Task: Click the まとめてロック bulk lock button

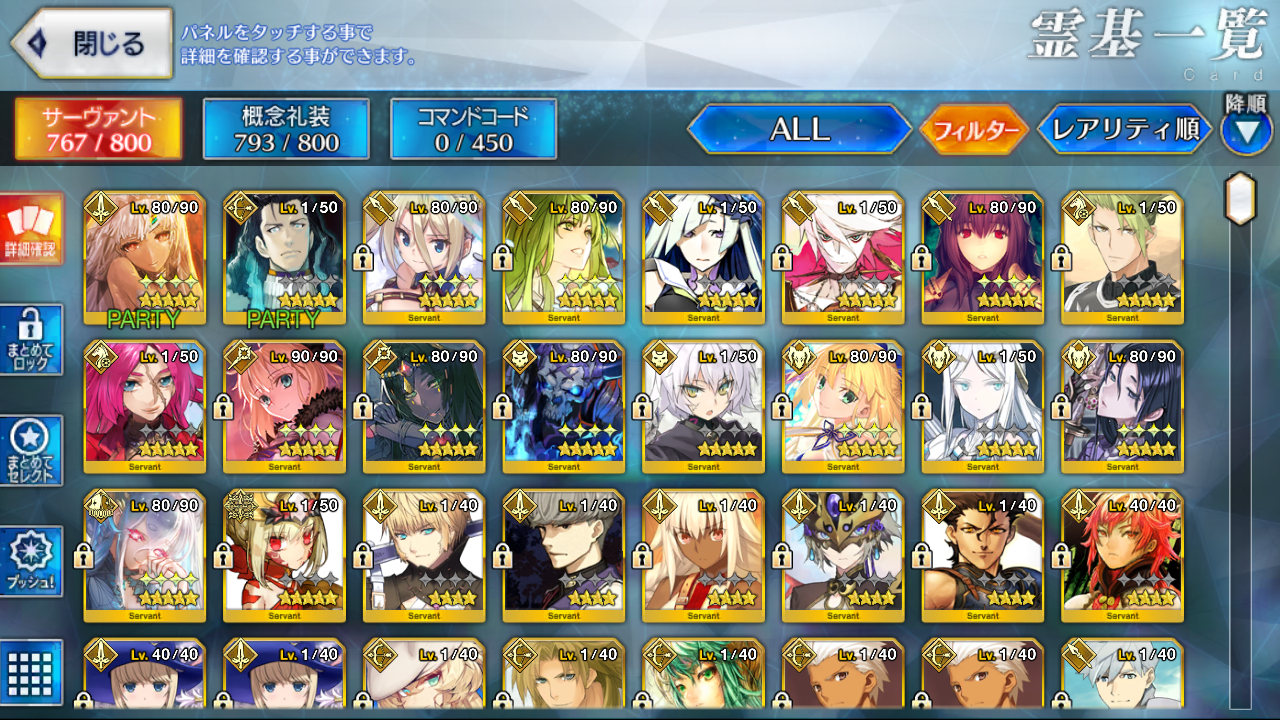Action: pyautogui.click(x=33, y=340)
